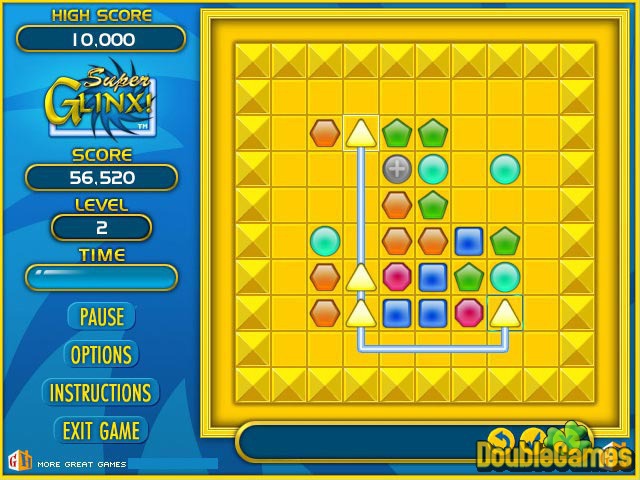Pause the game

(101, 317)
